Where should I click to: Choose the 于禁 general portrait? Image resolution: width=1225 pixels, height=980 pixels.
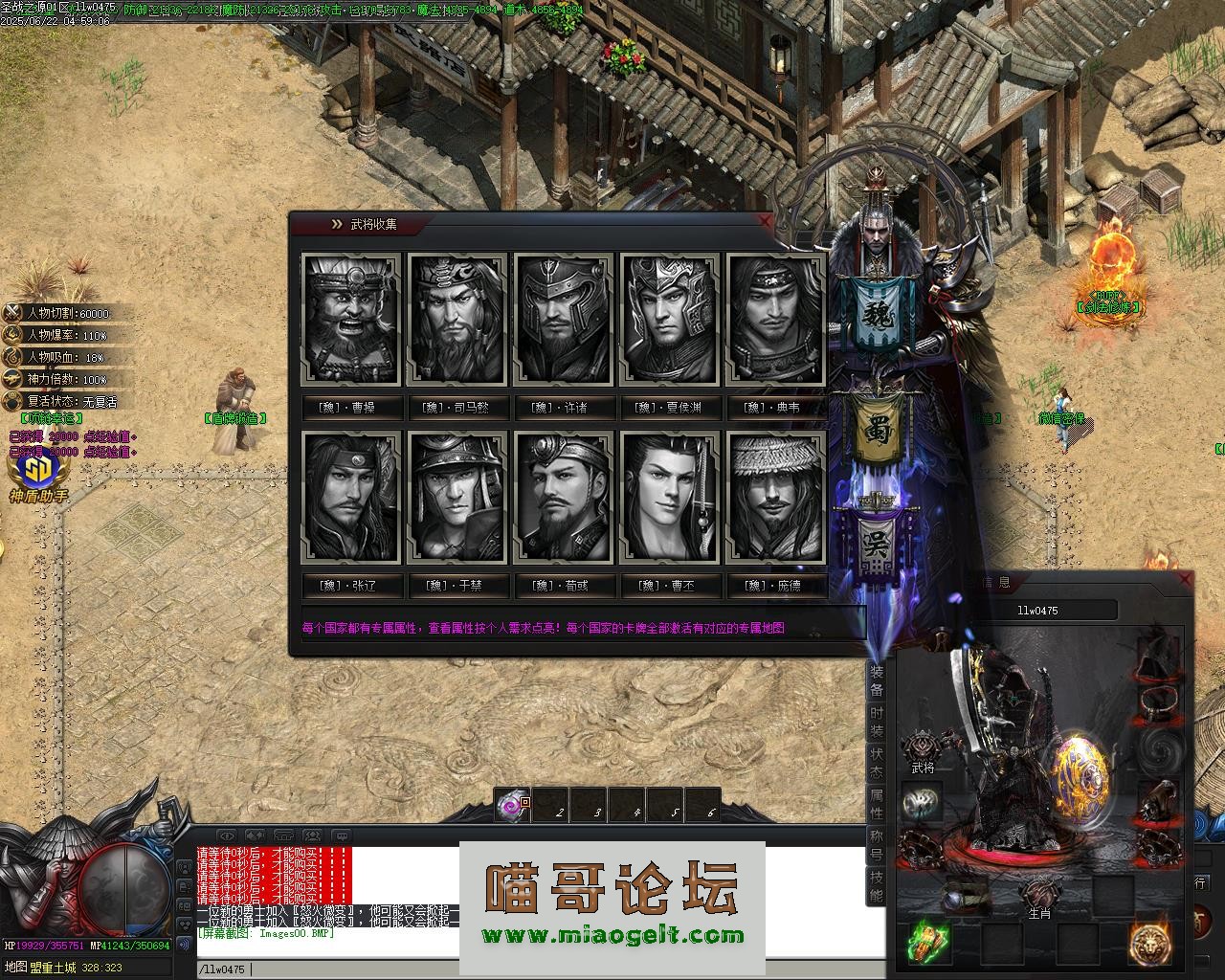[x=457, y=497]
